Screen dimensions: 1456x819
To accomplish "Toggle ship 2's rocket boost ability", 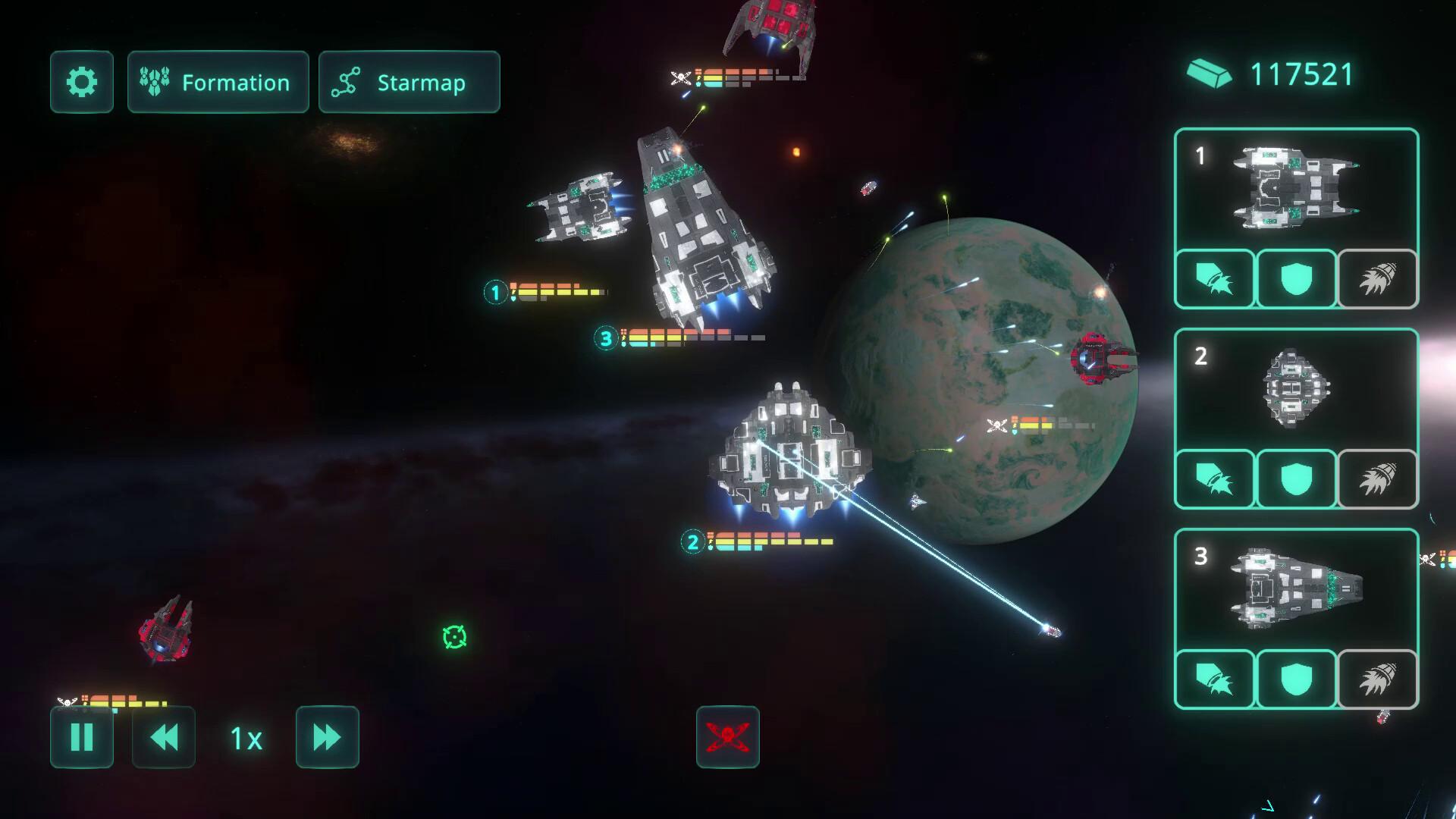I will 1378,479.
